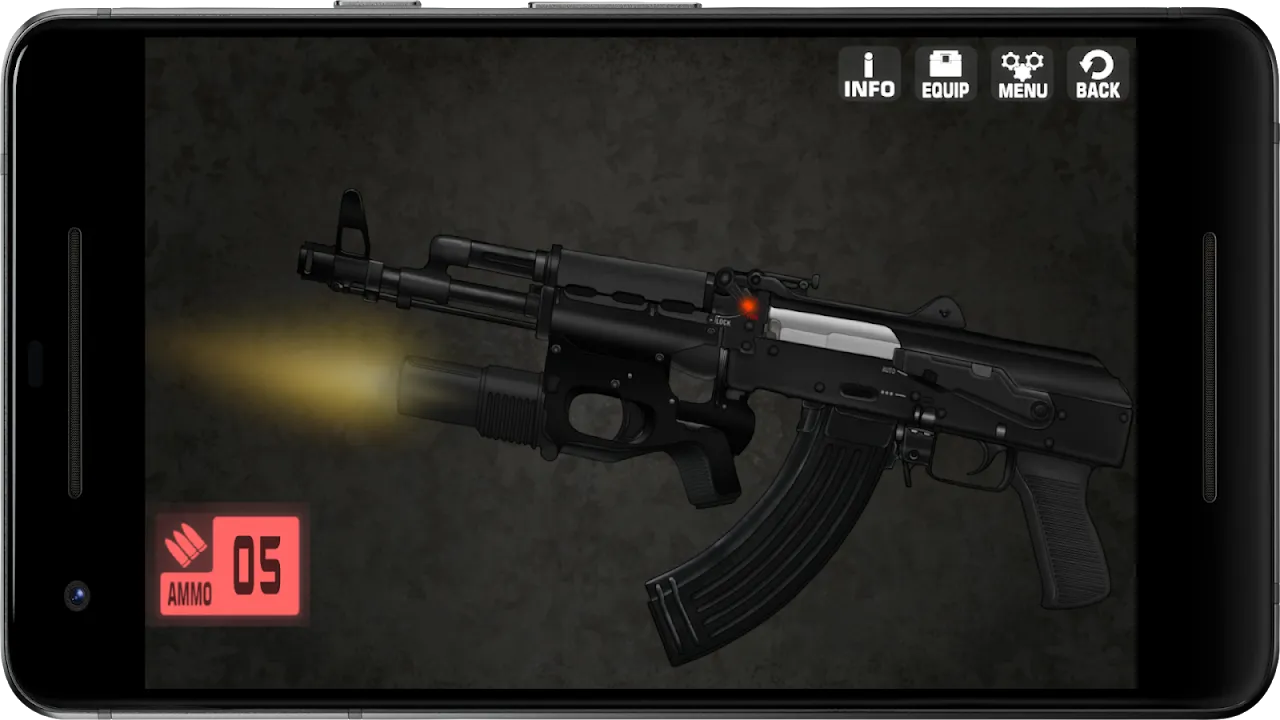Open the INFO panel
The height and width of the screenshot is (720, 1280).
[x=869, y=75]
